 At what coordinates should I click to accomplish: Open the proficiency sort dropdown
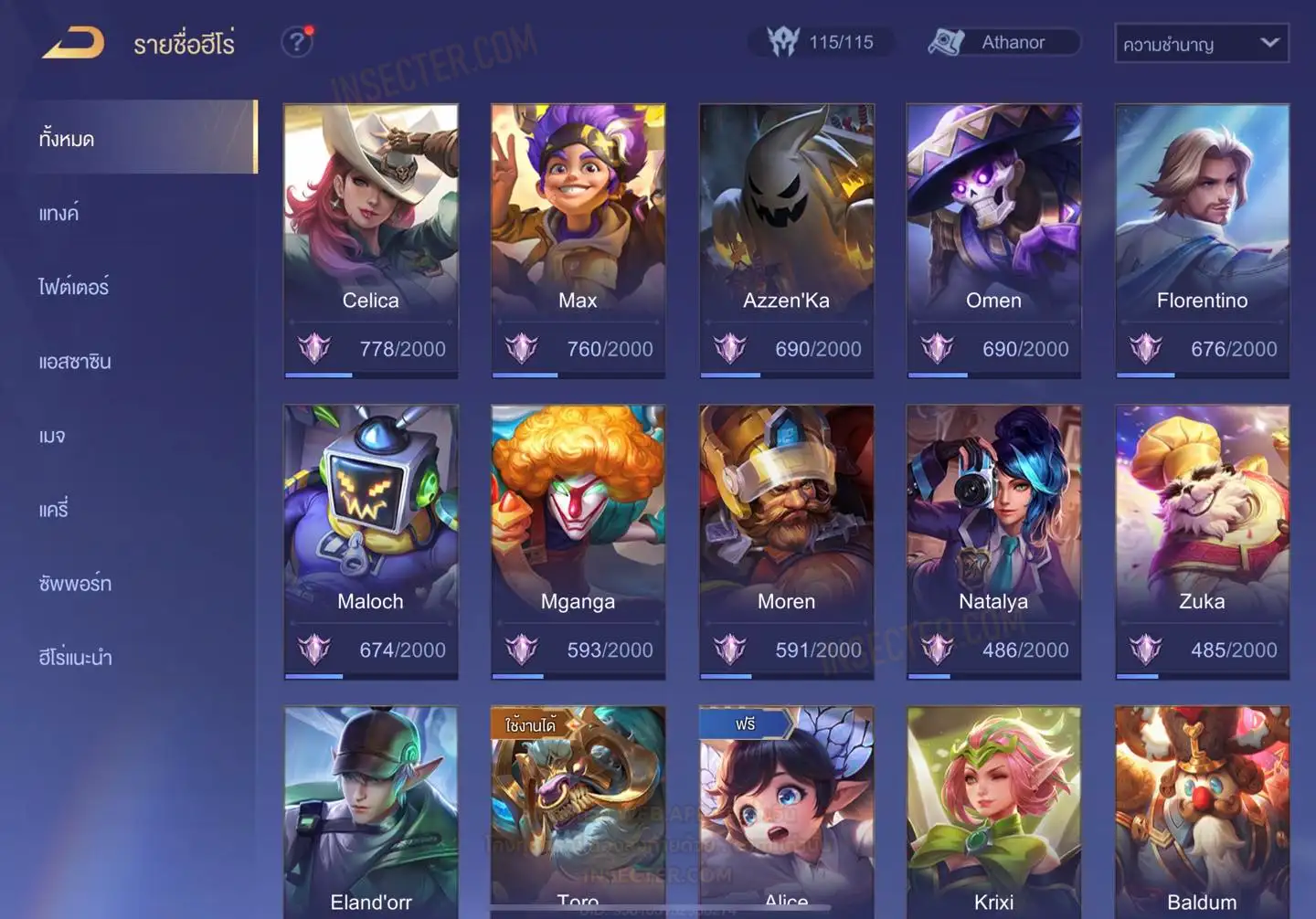pos(1201,43)
